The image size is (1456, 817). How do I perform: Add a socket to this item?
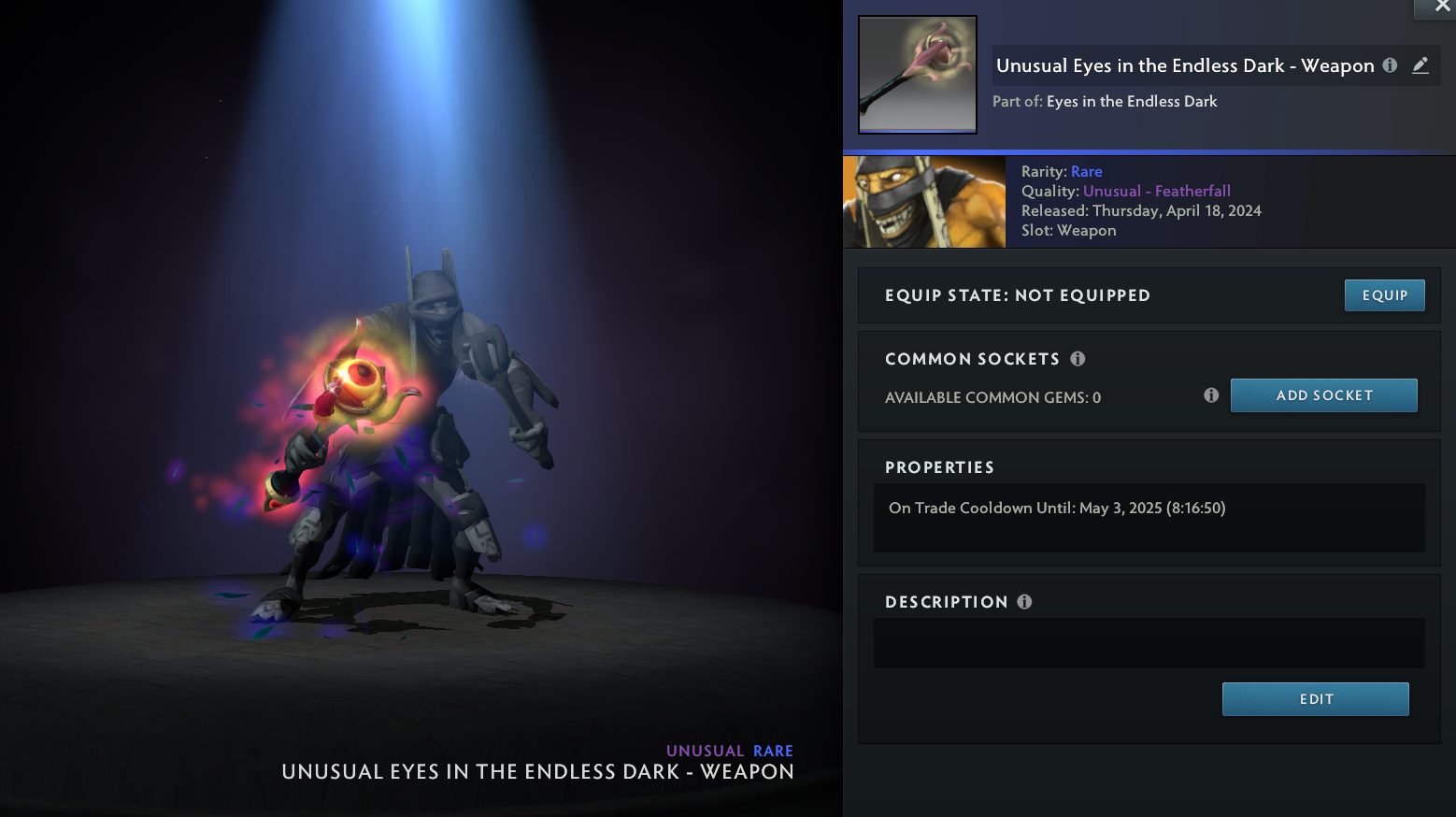click(x=1323, y=395)
